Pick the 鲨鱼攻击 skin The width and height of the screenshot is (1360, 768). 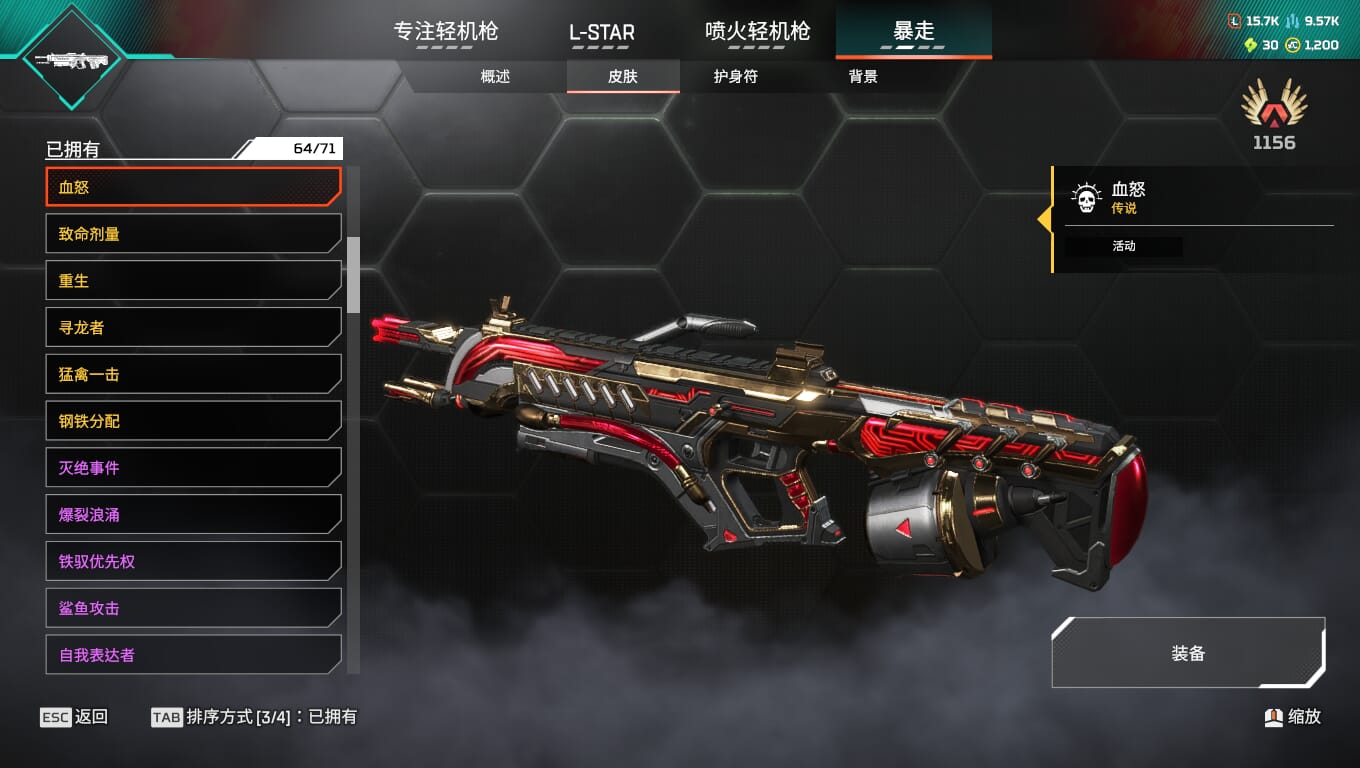pyautogui.click(x=193, y=608)
